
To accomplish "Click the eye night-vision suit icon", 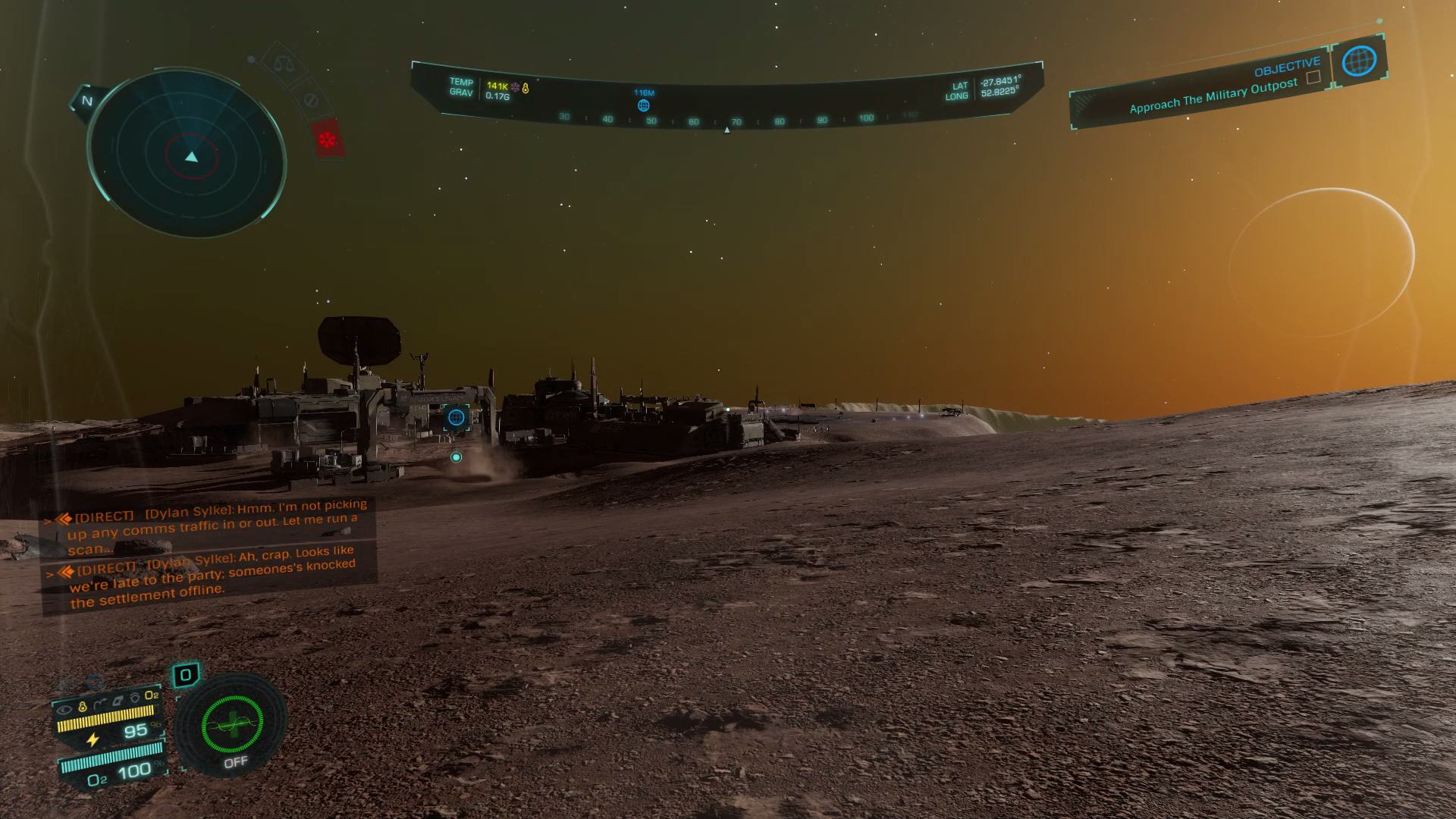I will point(65,709).
